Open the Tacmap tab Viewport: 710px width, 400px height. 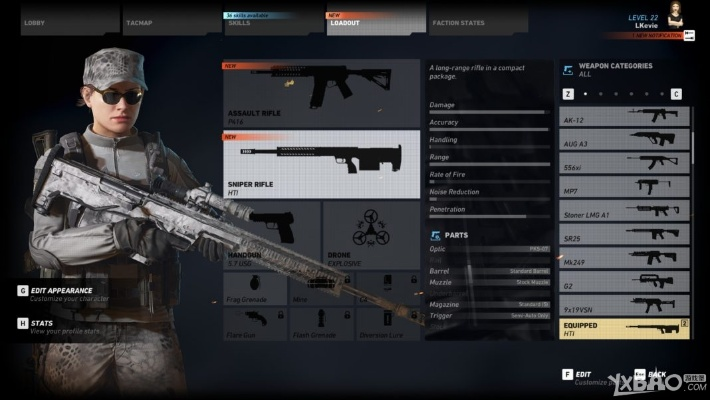162,21
